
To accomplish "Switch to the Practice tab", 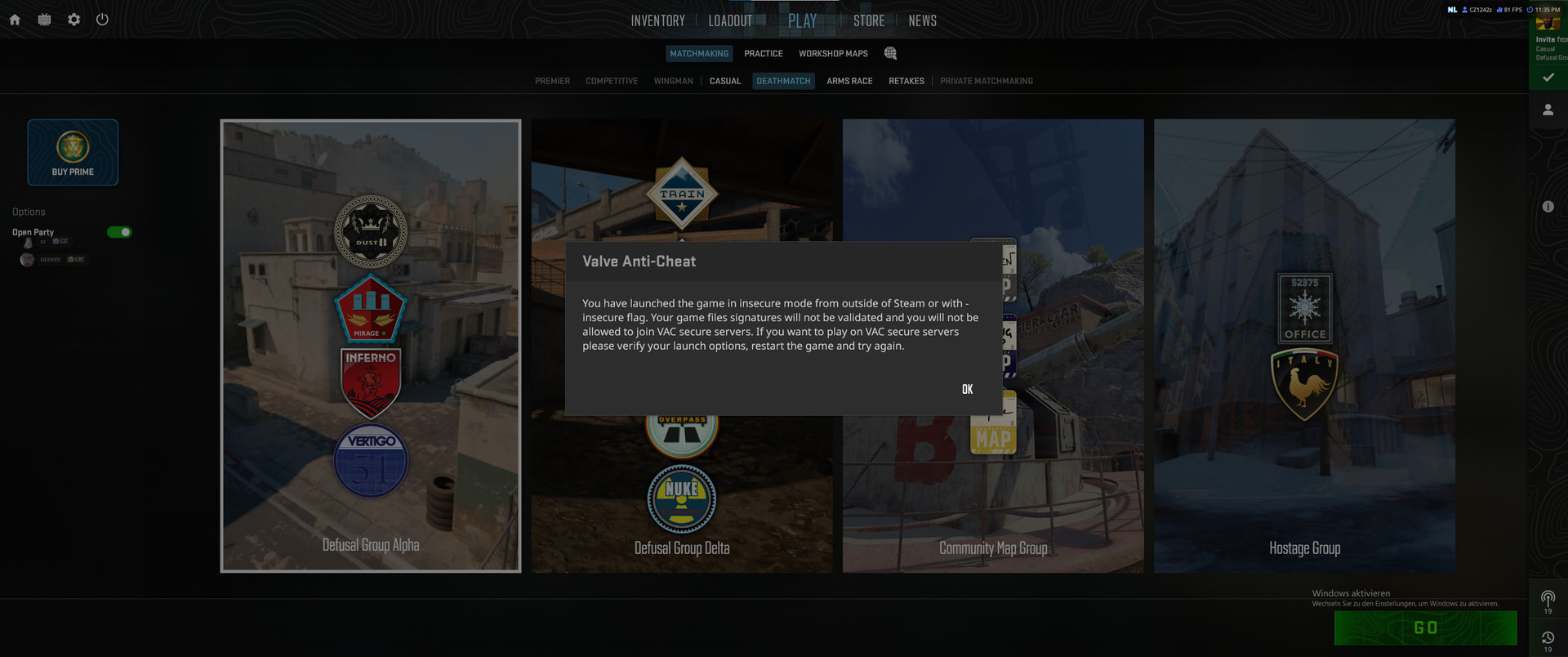I will pos(763,54).
